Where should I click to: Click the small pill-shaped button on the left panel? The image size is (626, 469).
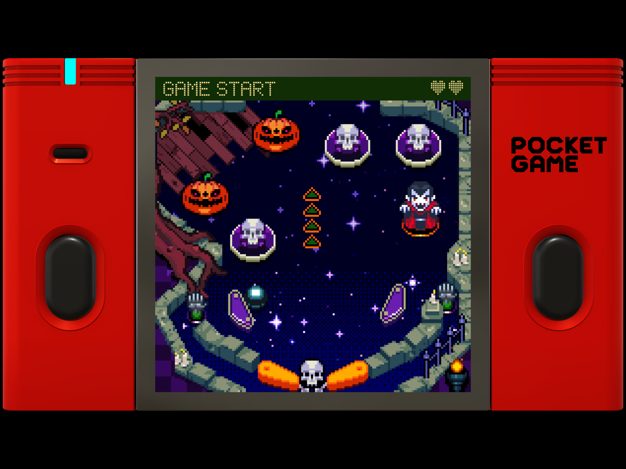click(x=69, y=153)
